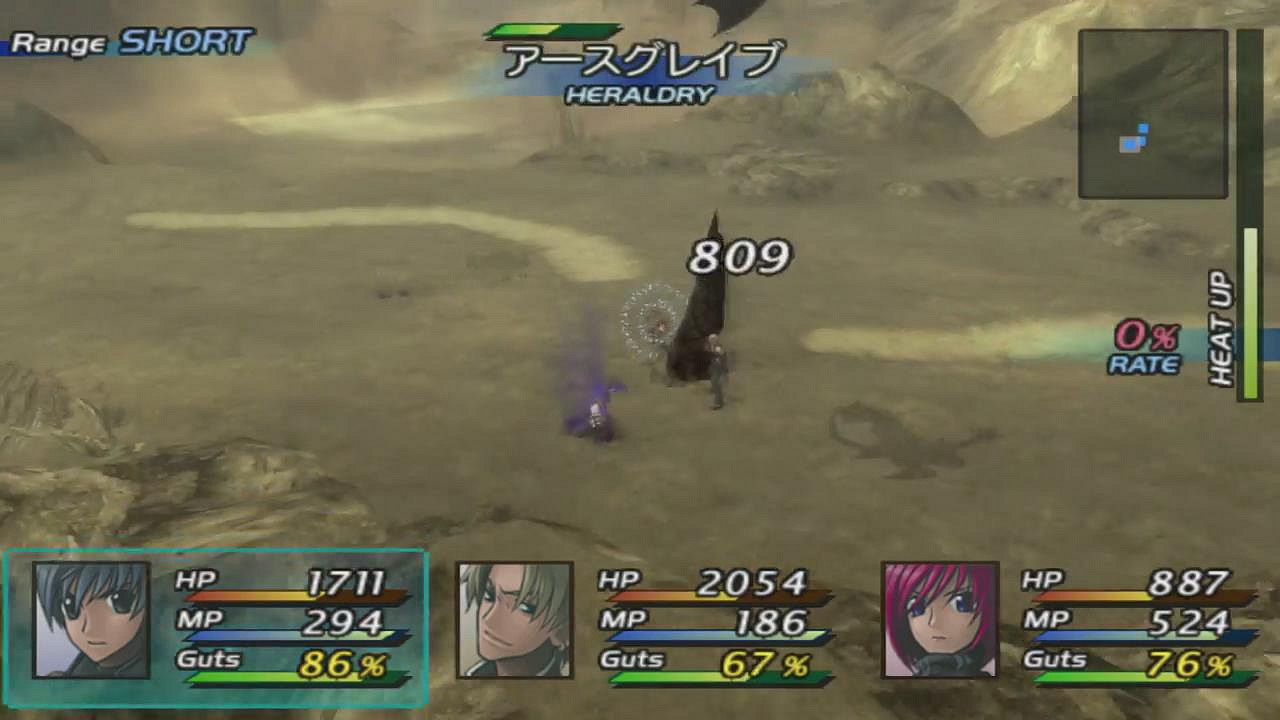
Task: Click the green casting gauge above the skill name
Action: point(553,29)
